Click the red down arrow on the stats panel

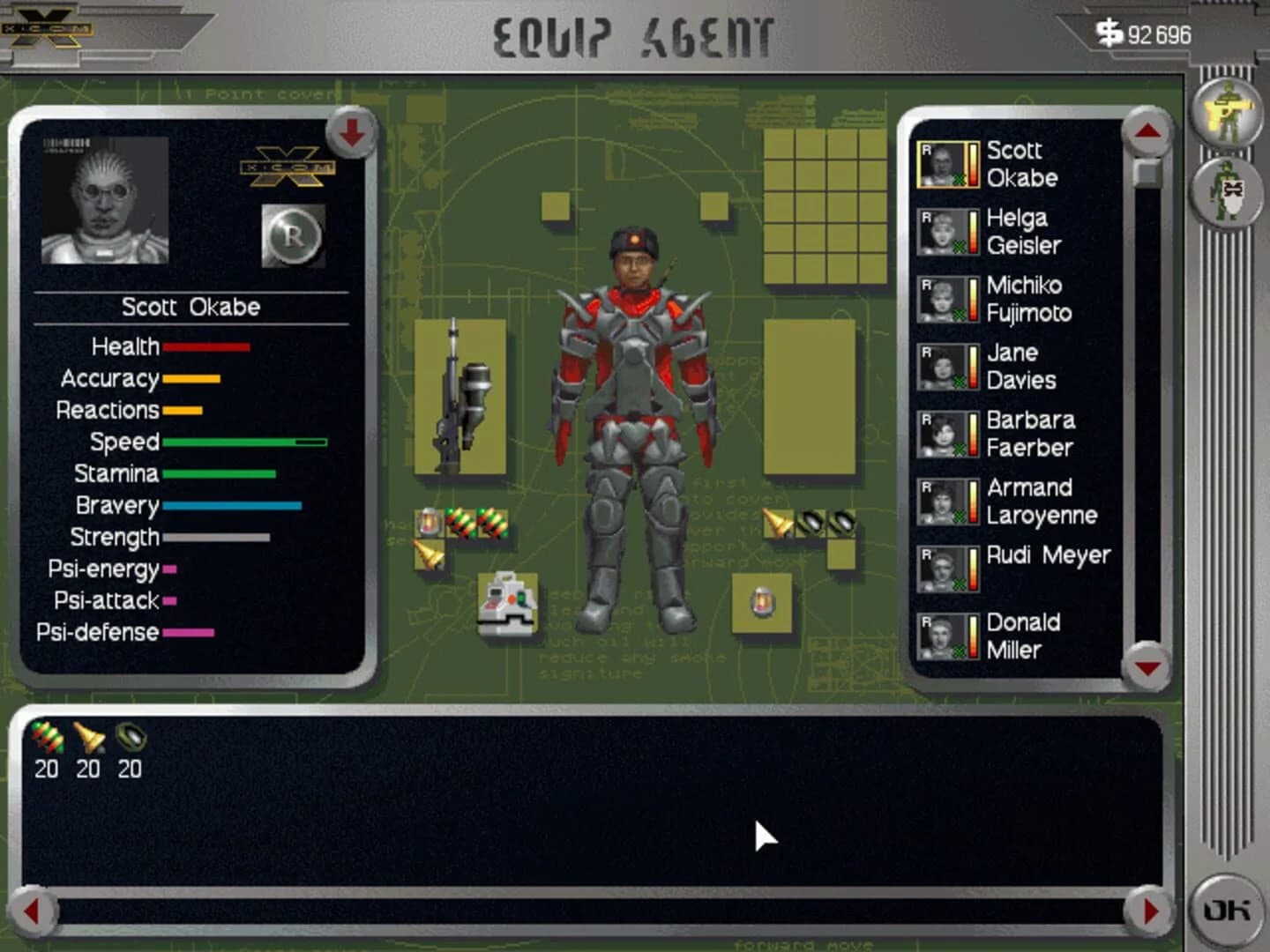(351, 132)
